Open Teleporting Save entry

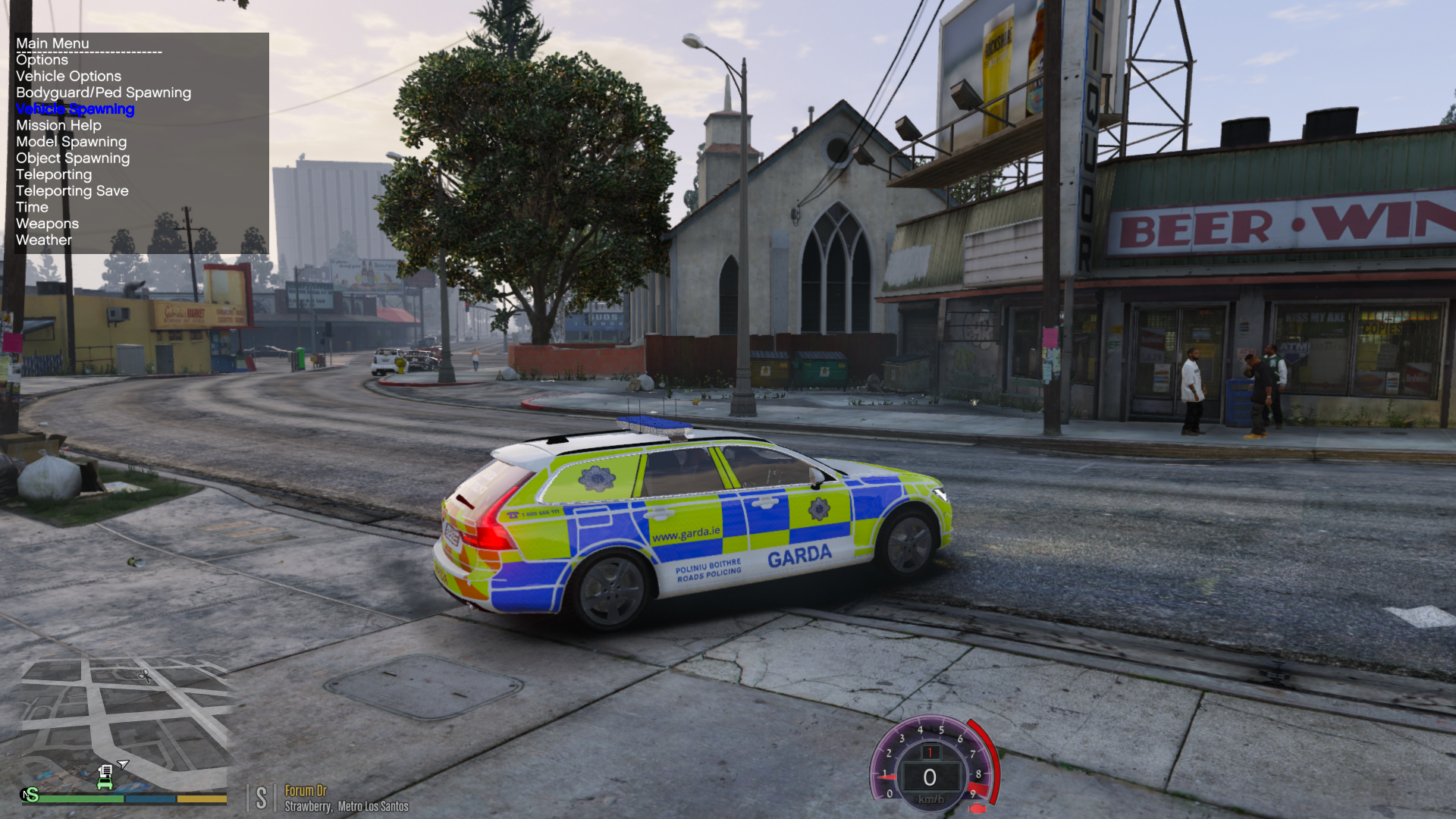(72, 191)
